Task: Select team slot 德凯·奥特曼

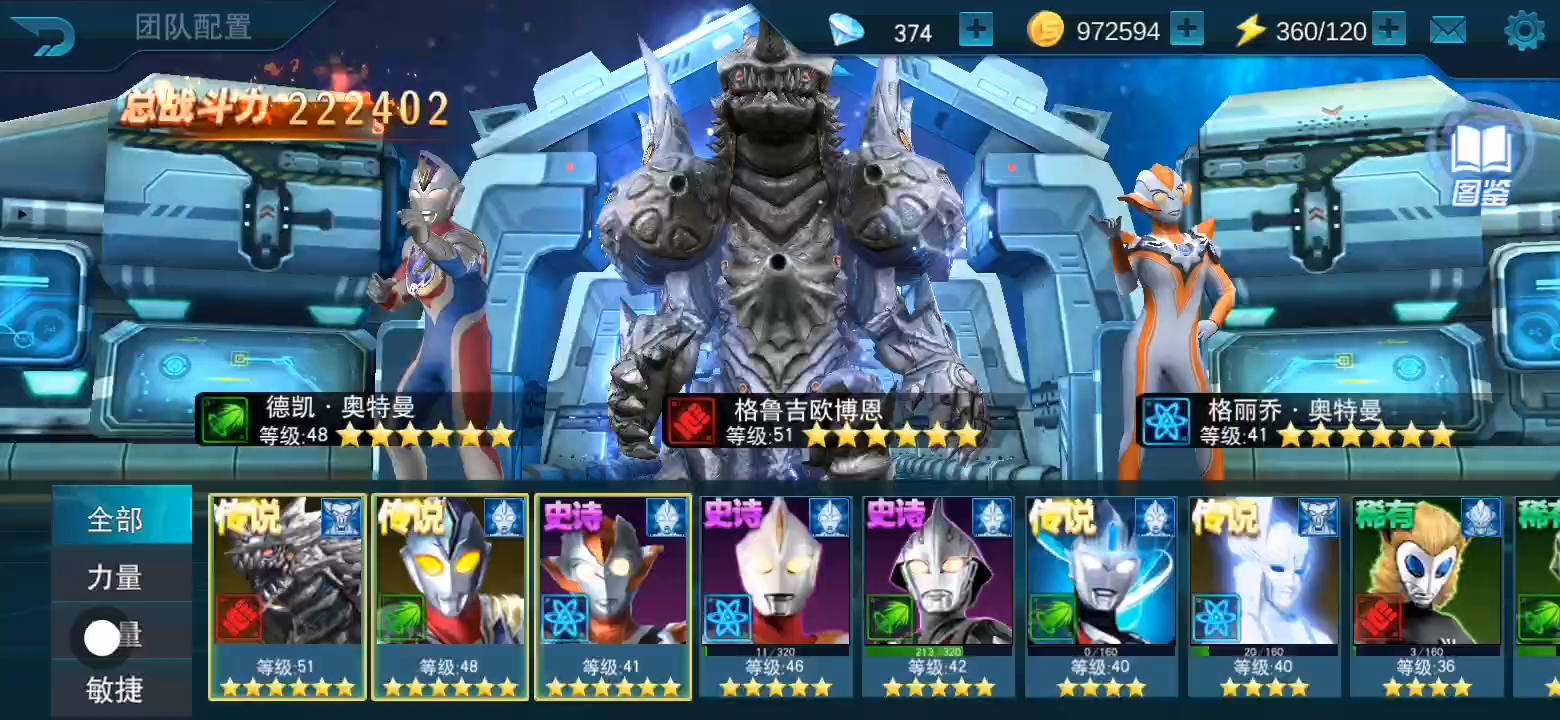Action: [437, 300]
